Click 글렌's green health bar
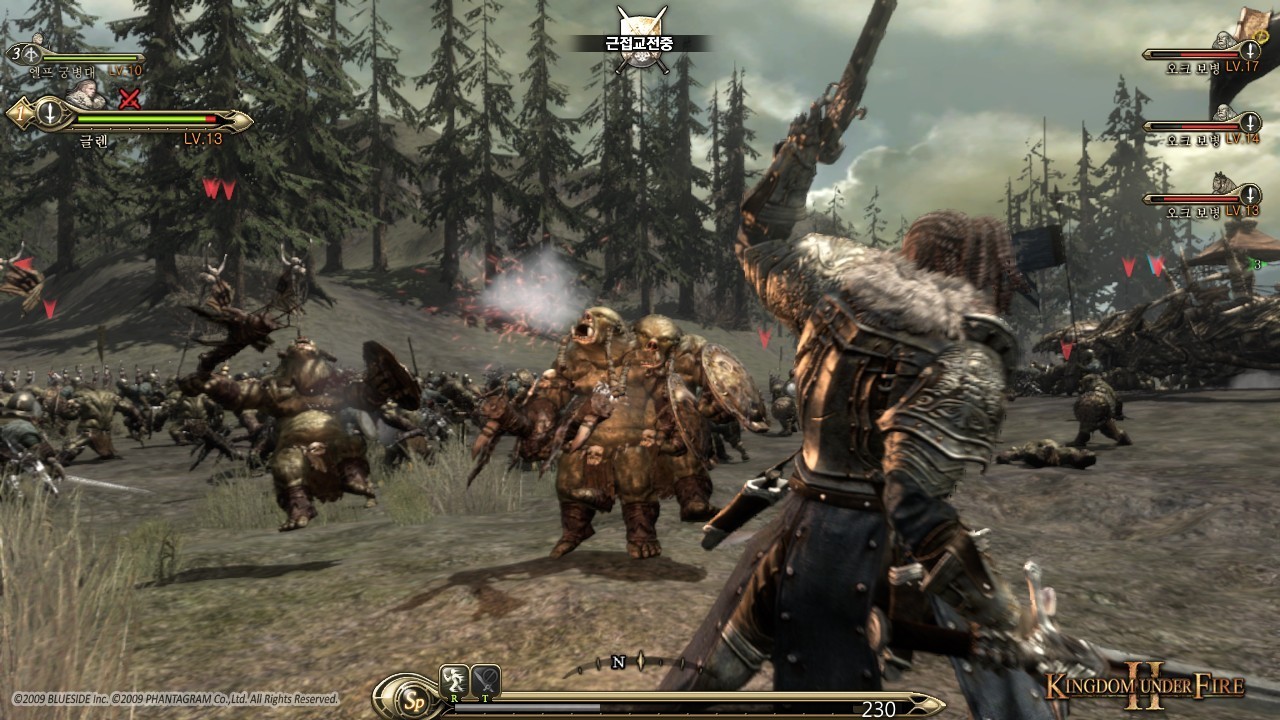The image size is (1280, 720). click(x=142, y=119)
